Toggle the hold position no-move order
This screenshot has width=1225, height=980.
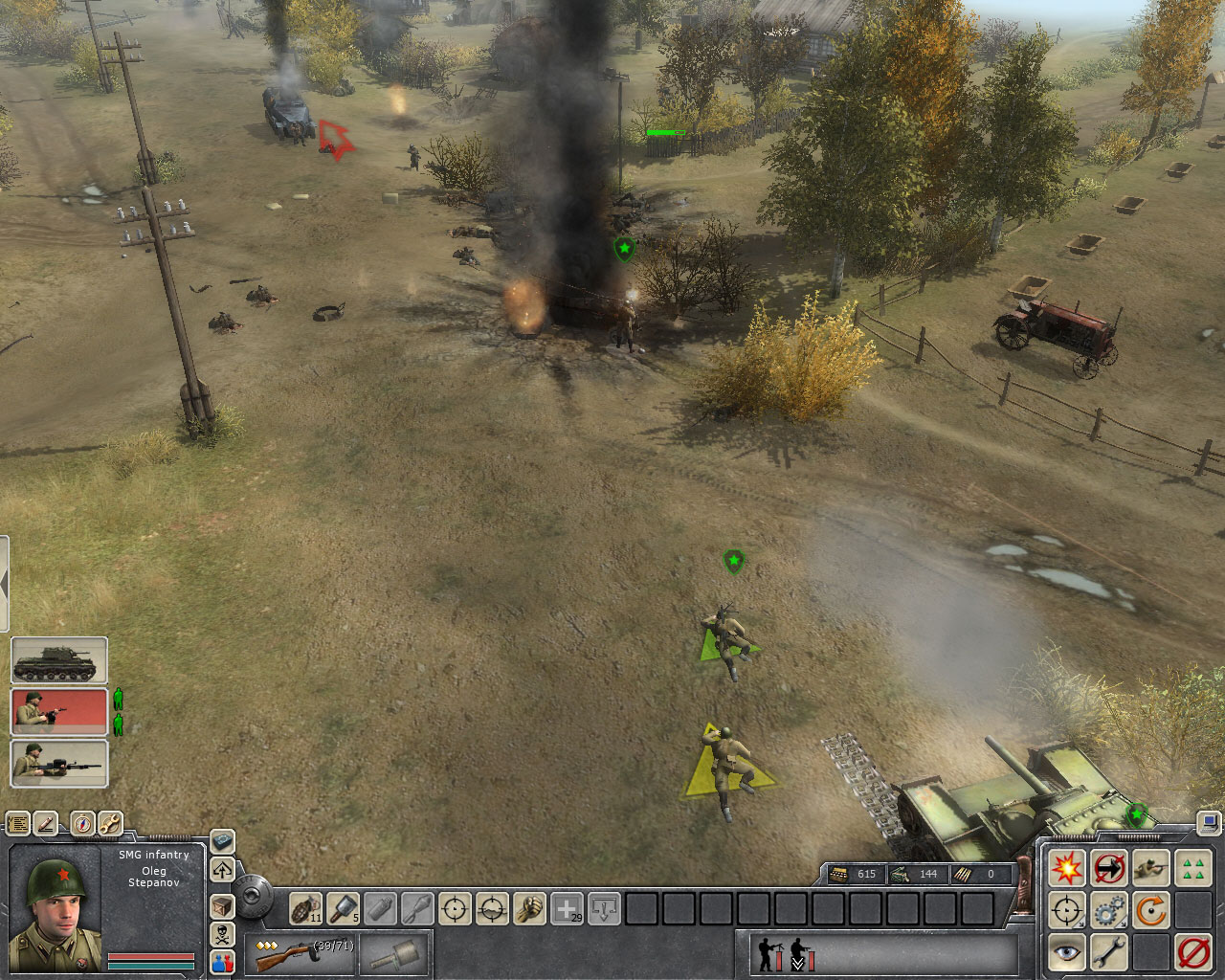(1108, 867)
